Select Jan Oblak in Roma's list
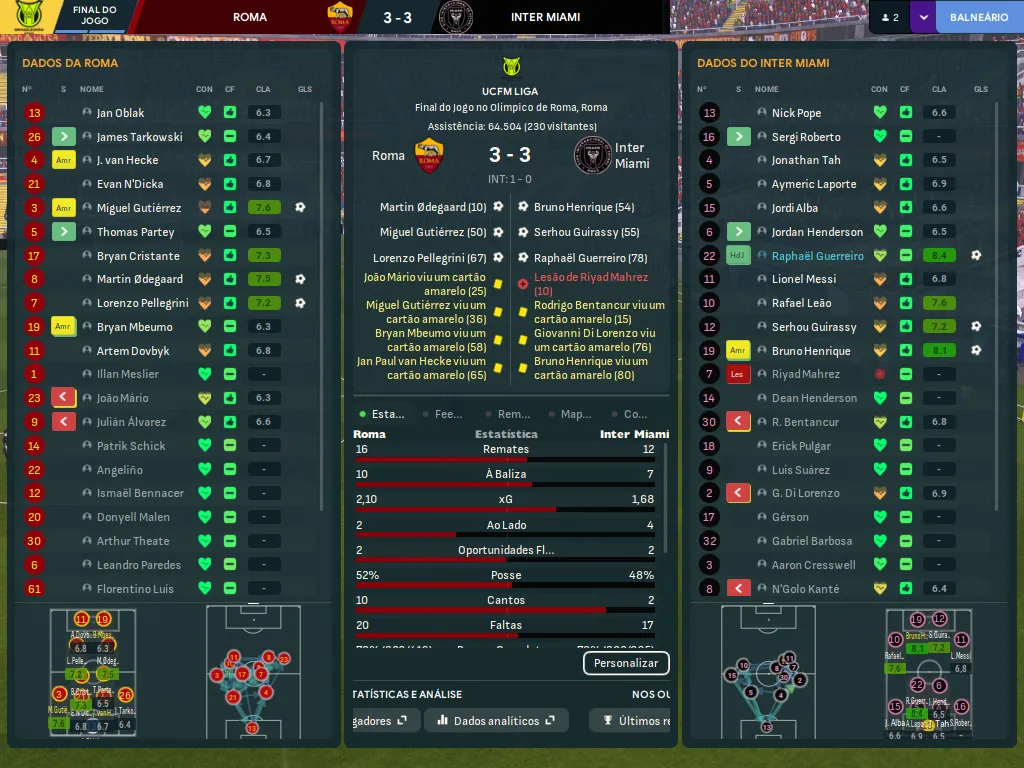 click(121, 113)
